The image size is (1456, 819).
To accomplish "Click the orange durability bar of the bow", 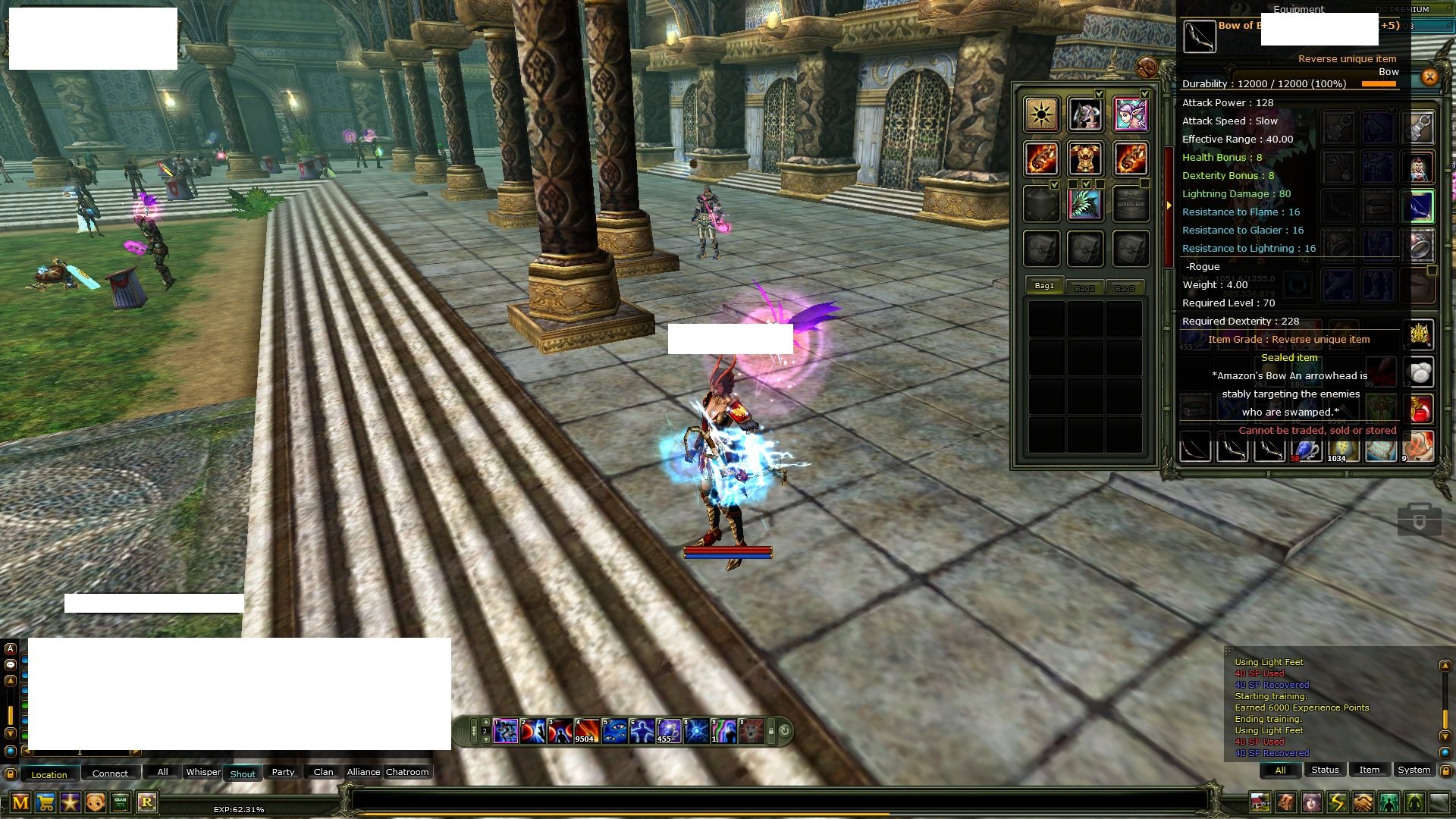I will point(1379,84).
